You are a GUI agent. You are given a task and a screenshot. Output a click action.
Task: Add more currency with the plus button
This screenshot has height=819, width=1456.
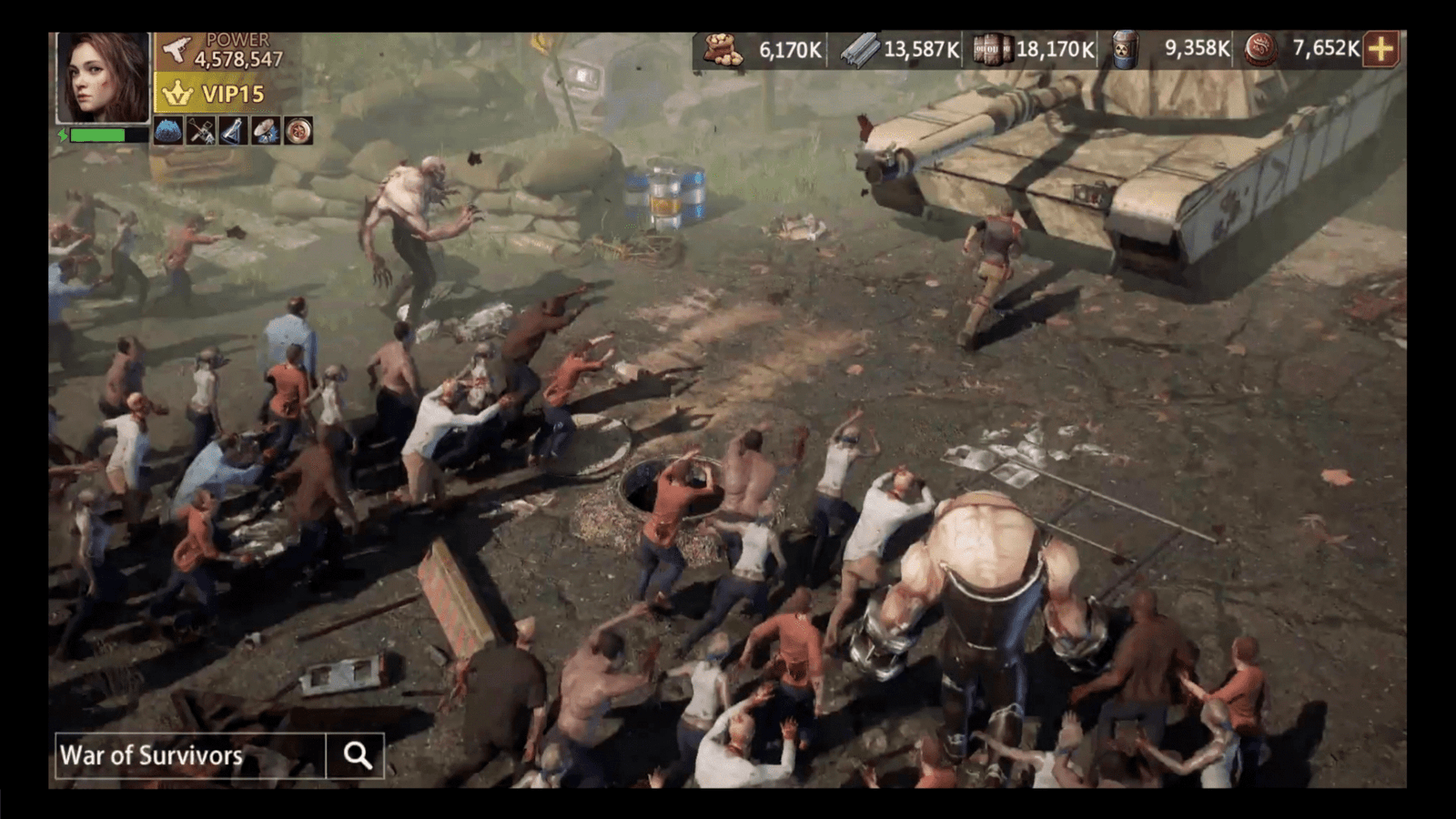pyautogui.click(x=1381, y=49)
